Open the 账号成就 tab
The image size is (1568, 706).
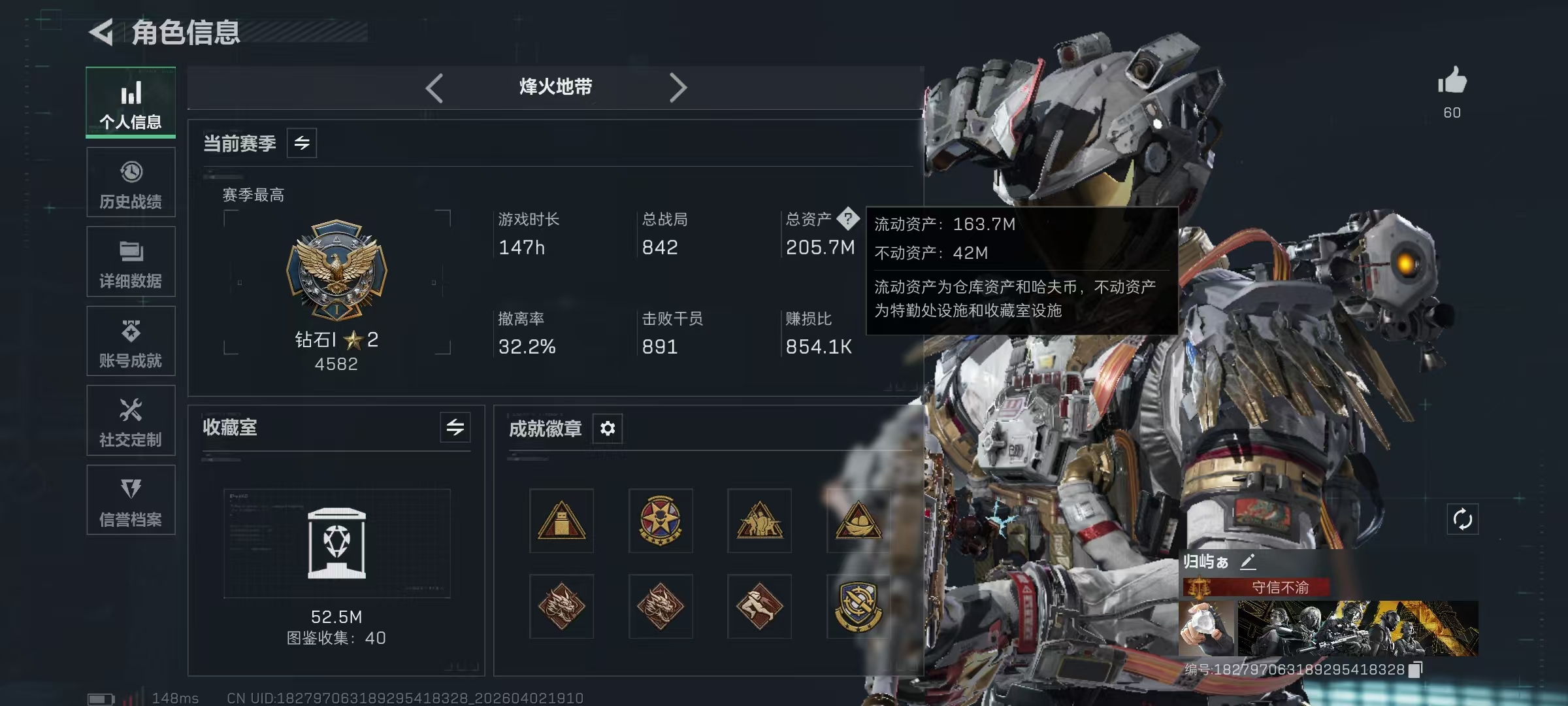pyautogui.click(x=131, y=341)
